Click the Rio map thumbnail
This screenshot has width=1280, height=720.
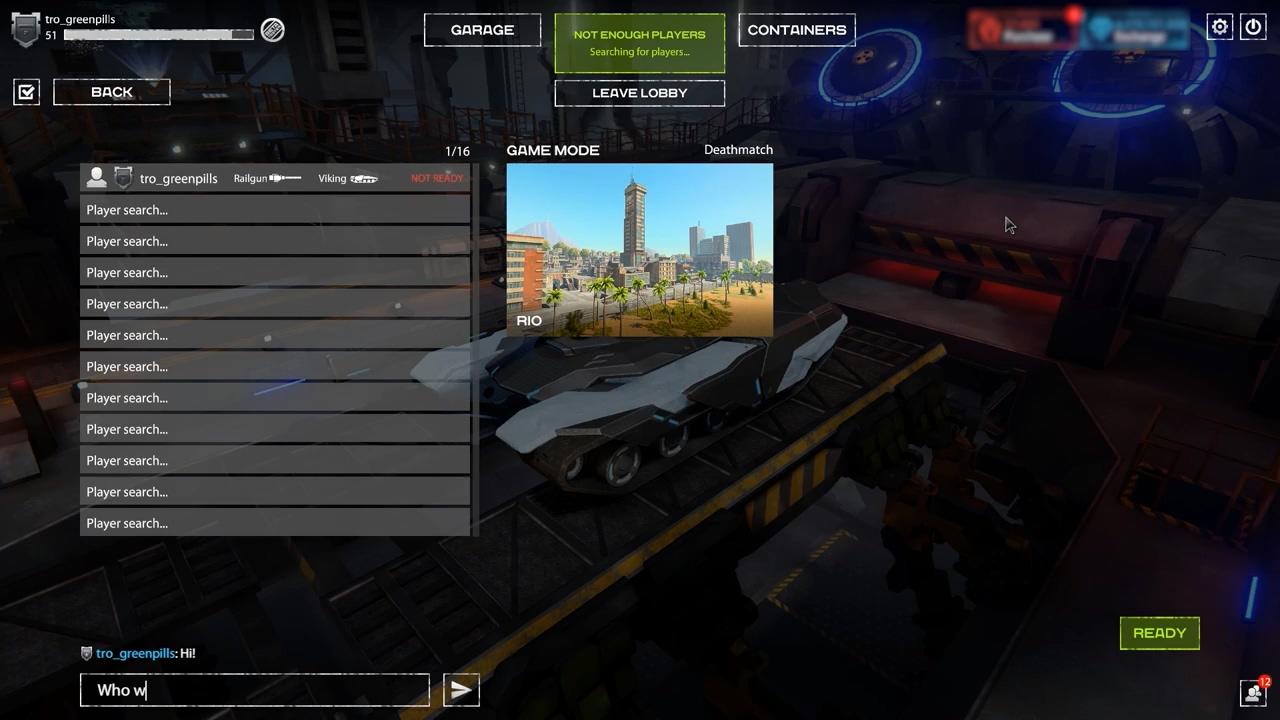click(639, 250)
